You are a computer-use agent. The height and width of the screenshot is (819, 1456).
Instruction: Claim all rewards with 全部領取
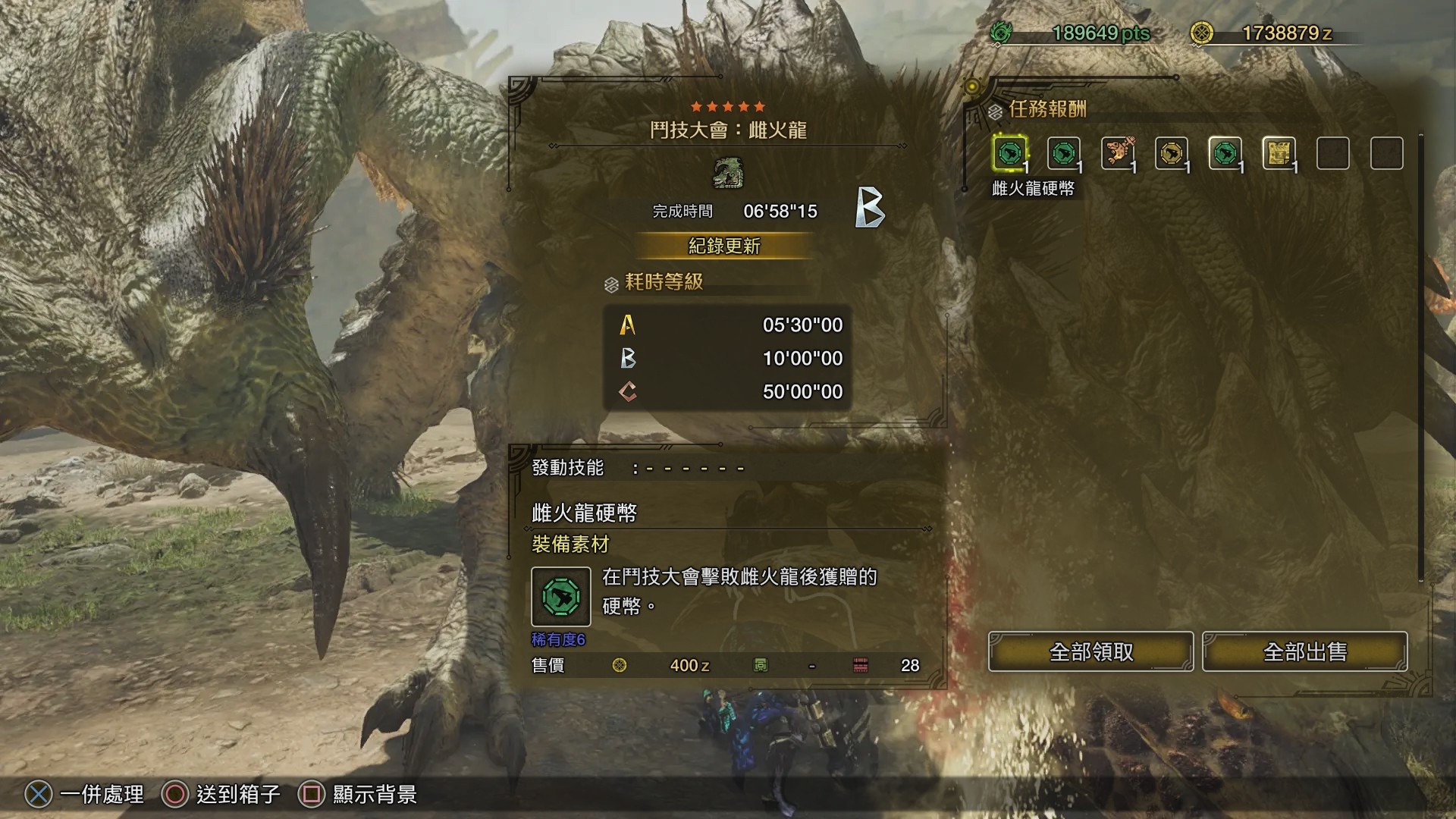click(x=1090, y=652)
